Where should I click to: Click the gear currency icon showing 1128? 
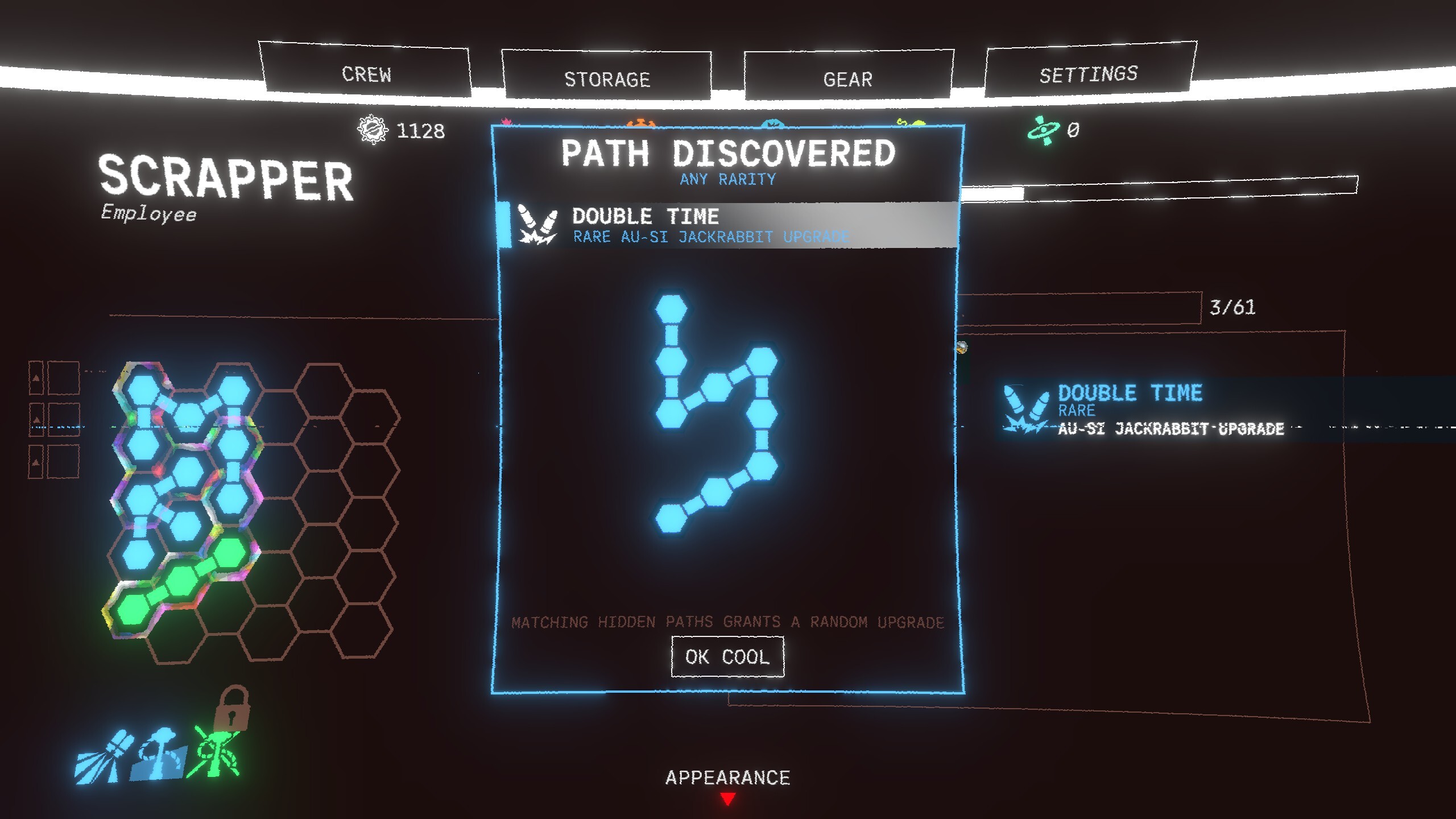(x=373, y=130)
